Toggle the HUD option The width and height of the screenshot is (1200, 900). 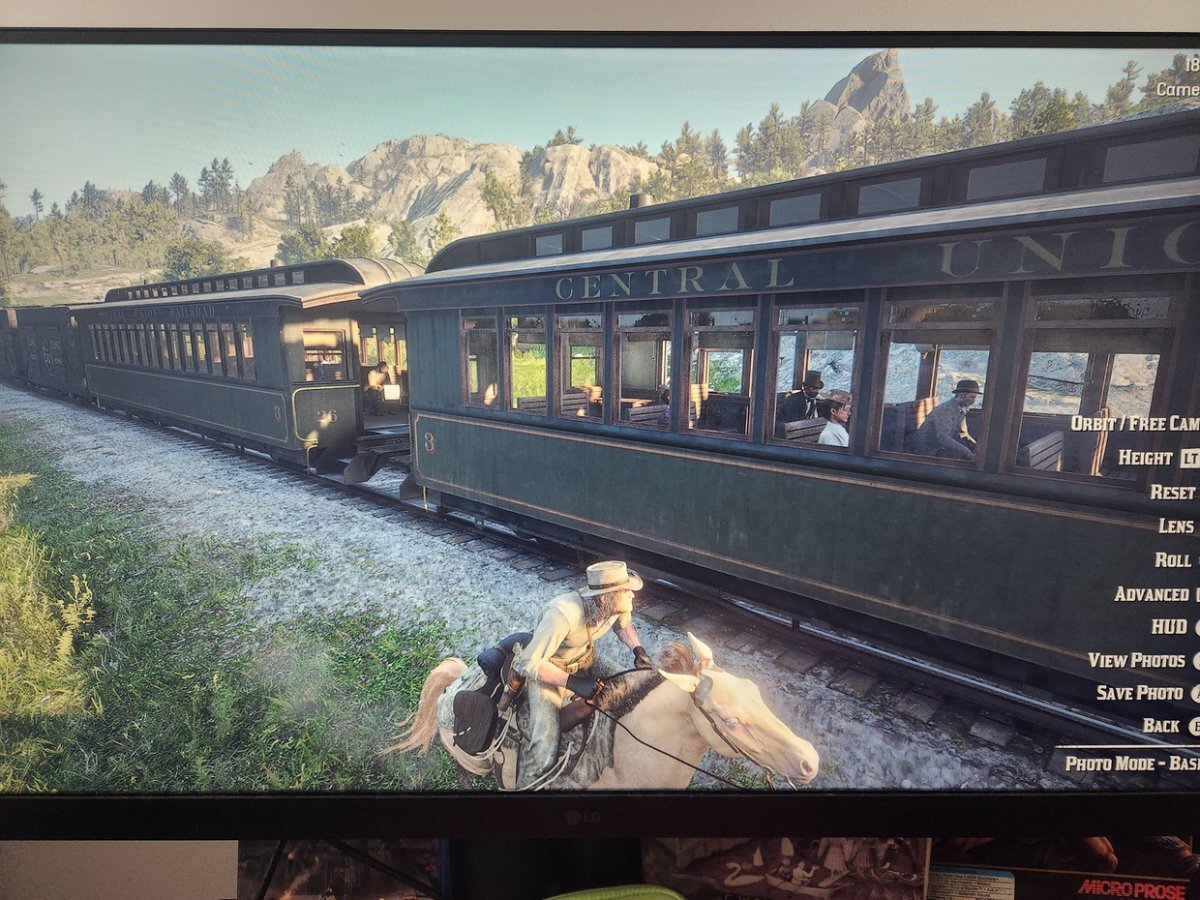click(1169, 627)
